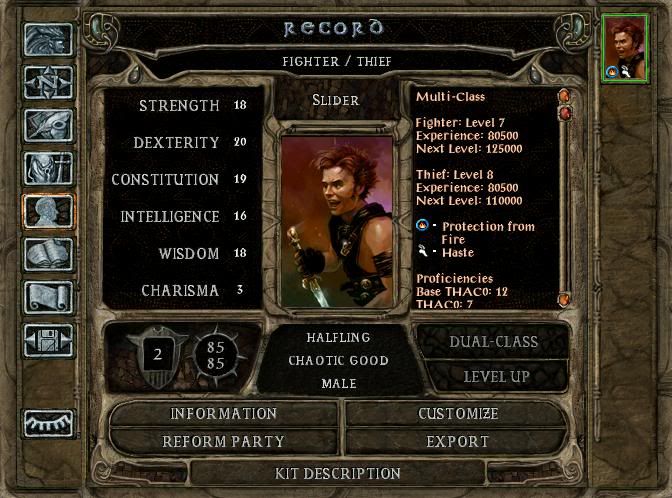This screenshot has height=498, width=672.
Task: Open the inventory armor icon
Action: tap(48, 170)
